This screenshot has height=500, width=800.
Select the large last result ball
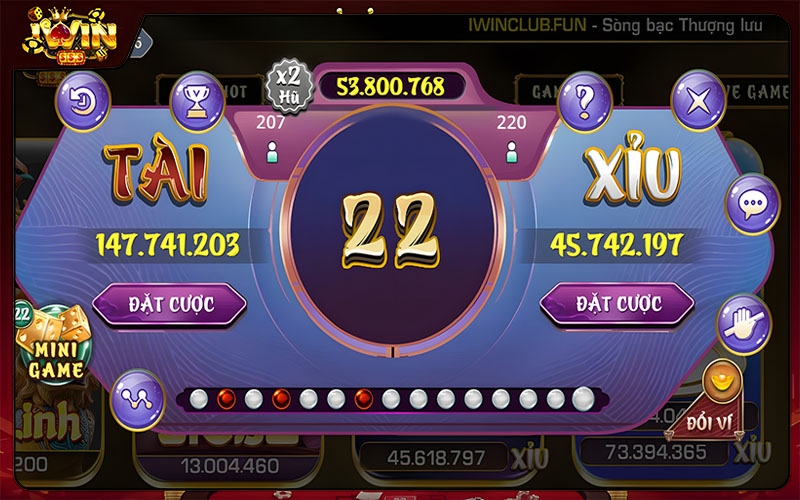[x=583, y=399]
